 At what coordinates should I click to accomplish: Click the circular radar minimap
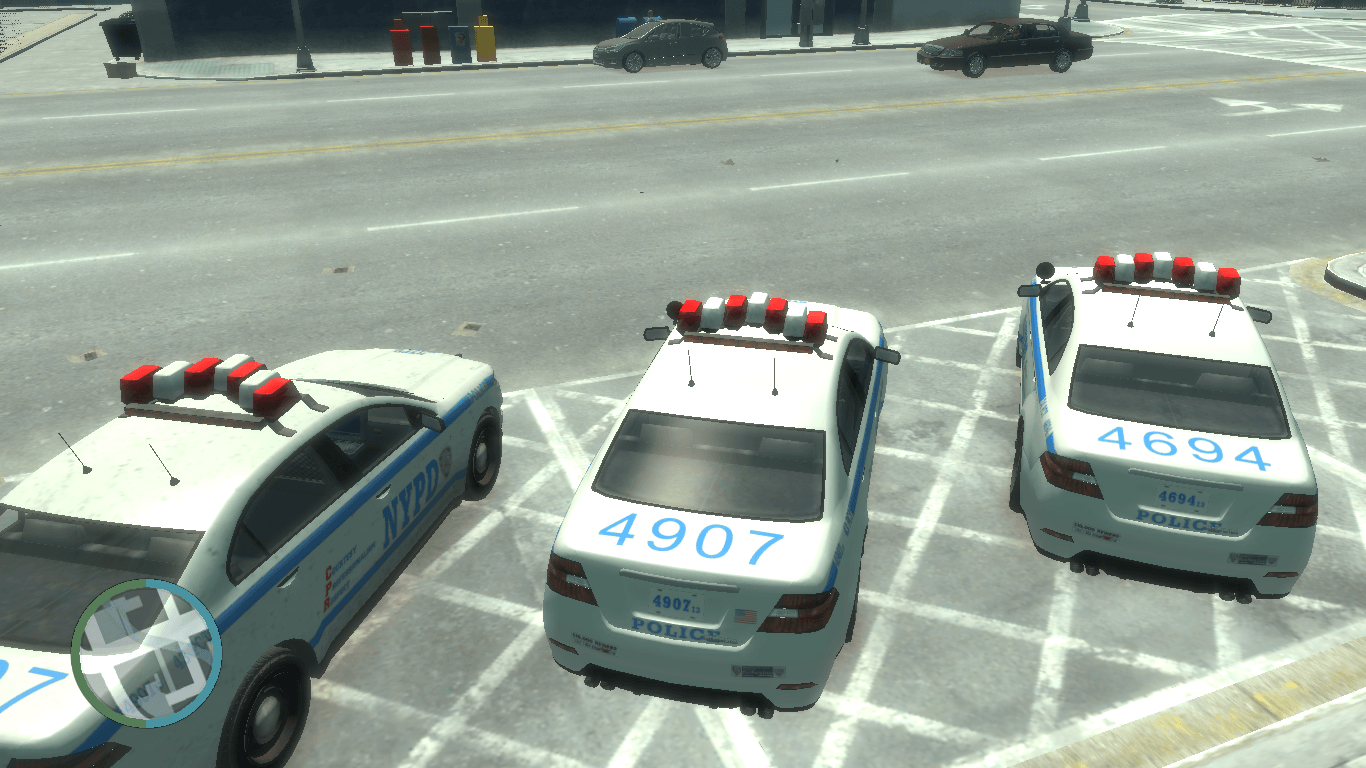tap(146, 652)
